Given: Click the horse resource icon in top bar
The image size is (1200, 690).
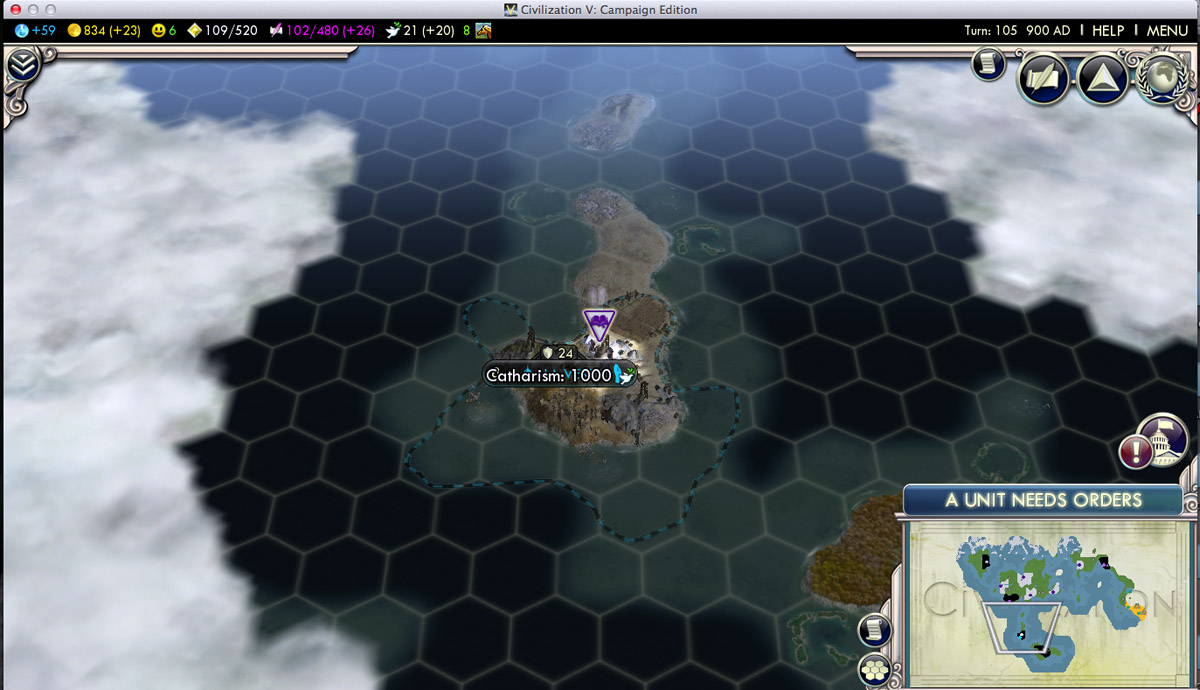Looking at the screenshot, I should (482, 30).
